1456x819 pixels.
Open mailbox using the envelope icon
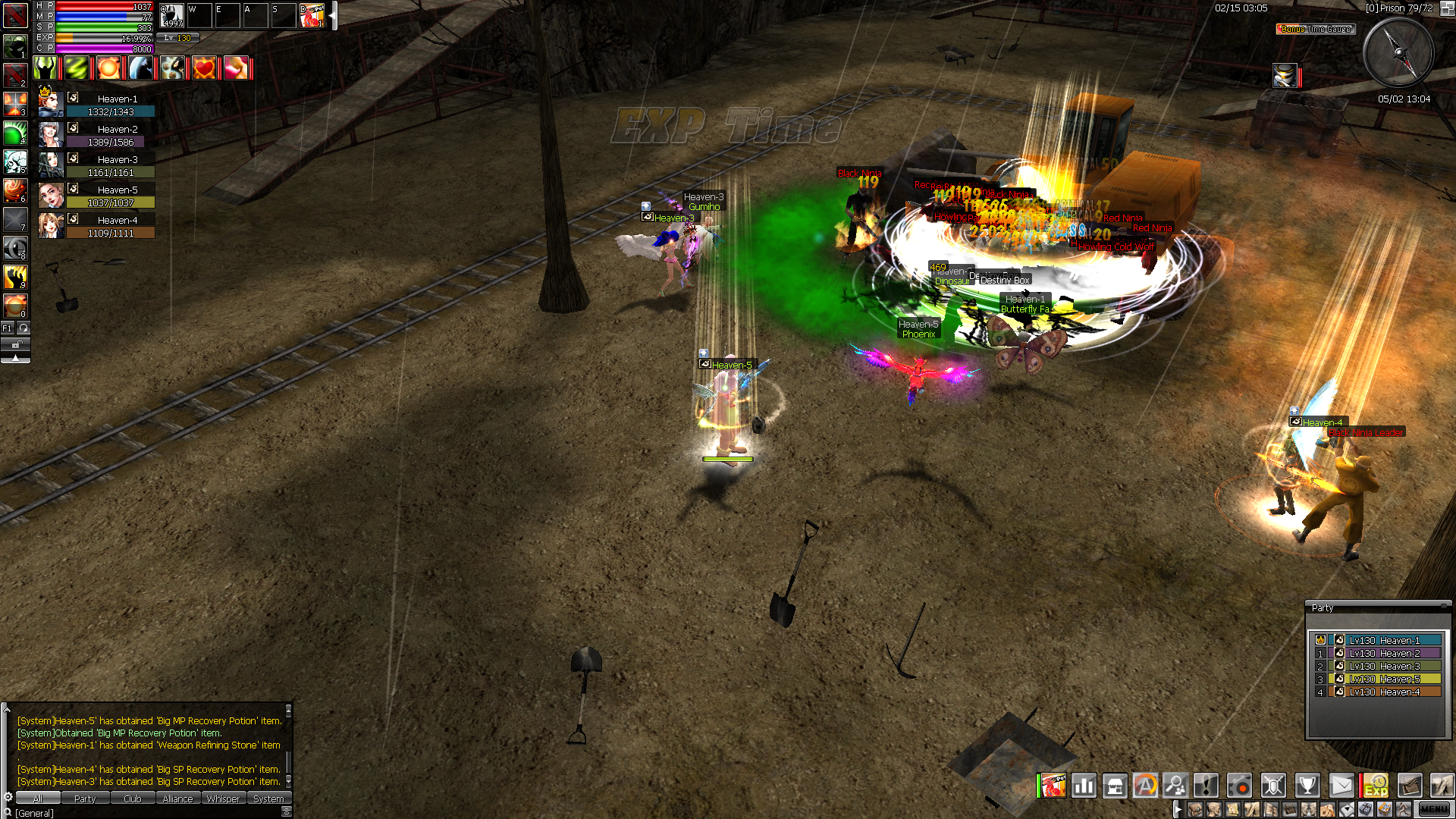(x=1341, y=786)
